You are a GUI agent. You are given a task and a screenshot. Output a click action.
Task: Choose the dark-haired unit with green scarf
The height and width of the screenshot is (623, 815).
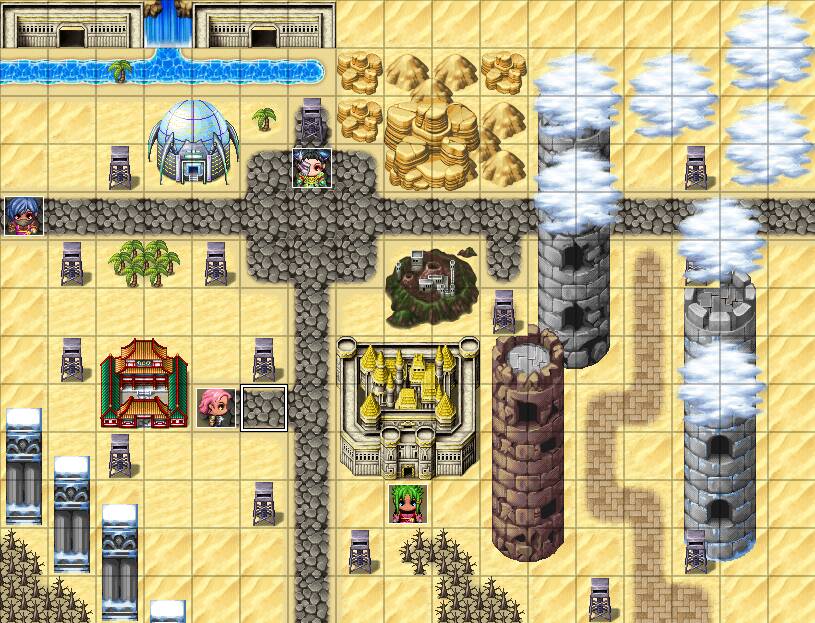(311, 168)
